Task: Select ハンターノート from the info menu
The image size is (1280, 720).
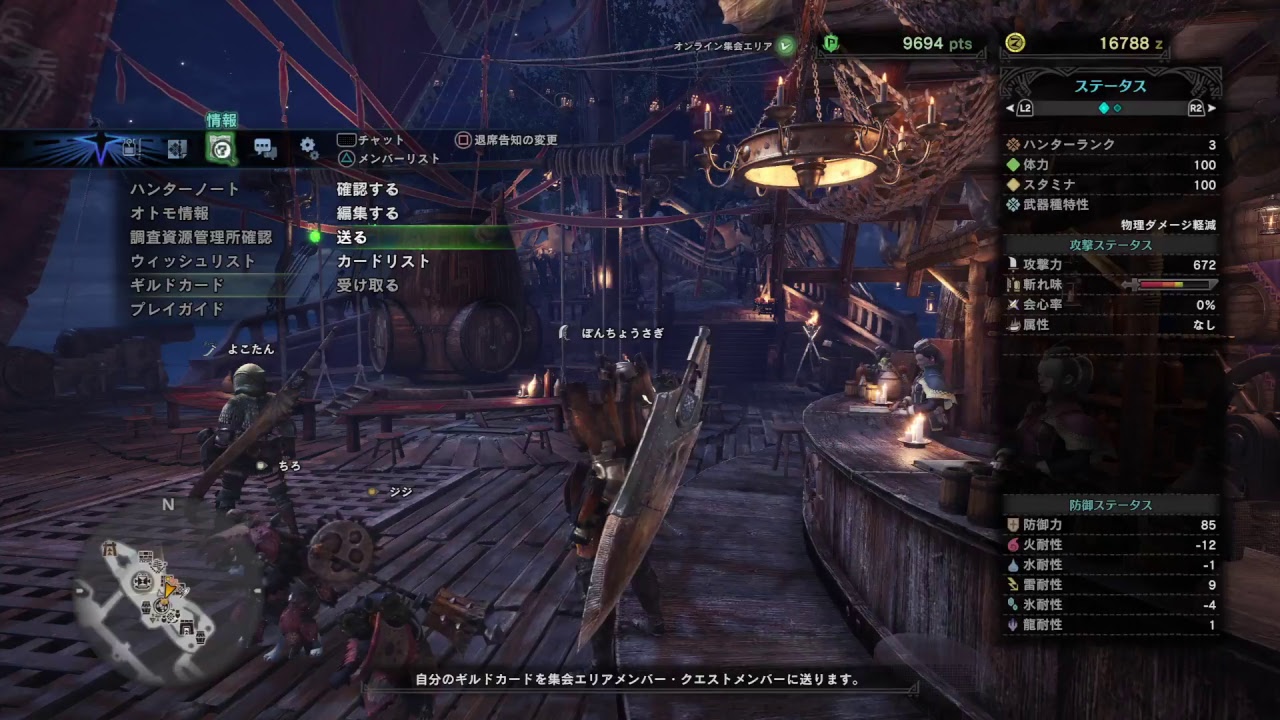Action: click(x=184, y=187)
